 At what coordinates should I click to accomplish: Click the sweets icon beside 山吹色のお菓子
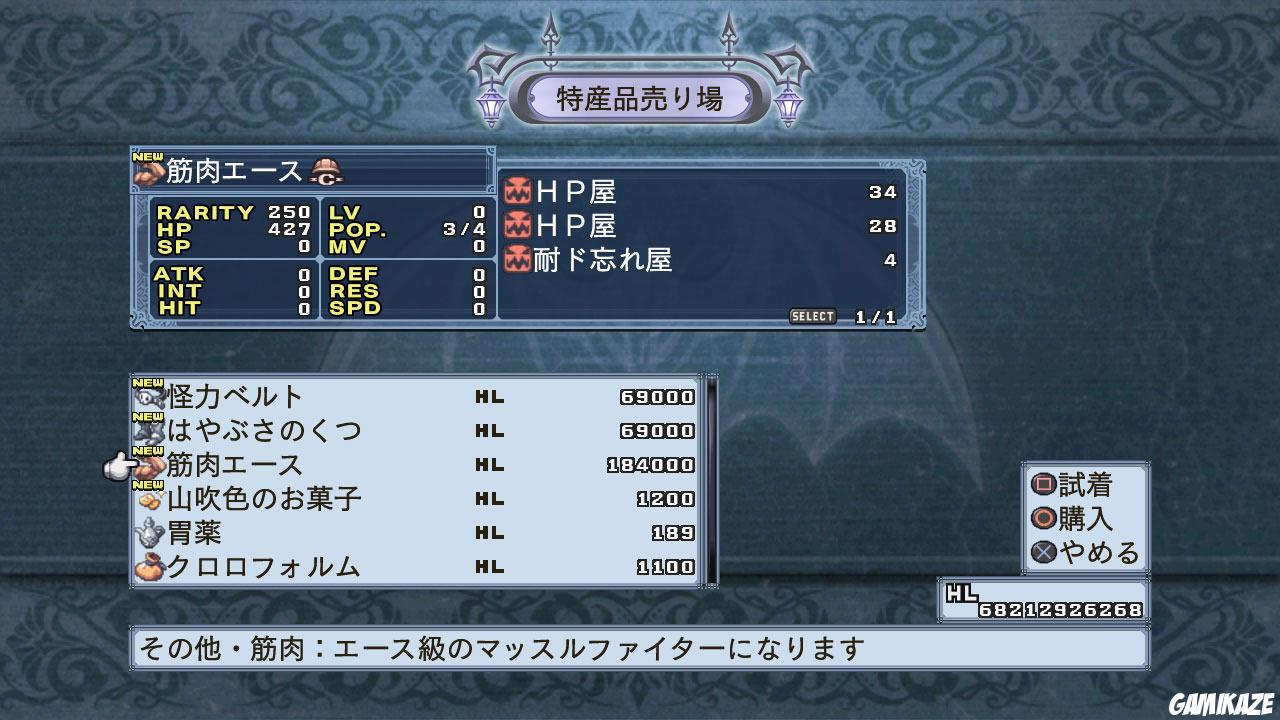point(151,499)
